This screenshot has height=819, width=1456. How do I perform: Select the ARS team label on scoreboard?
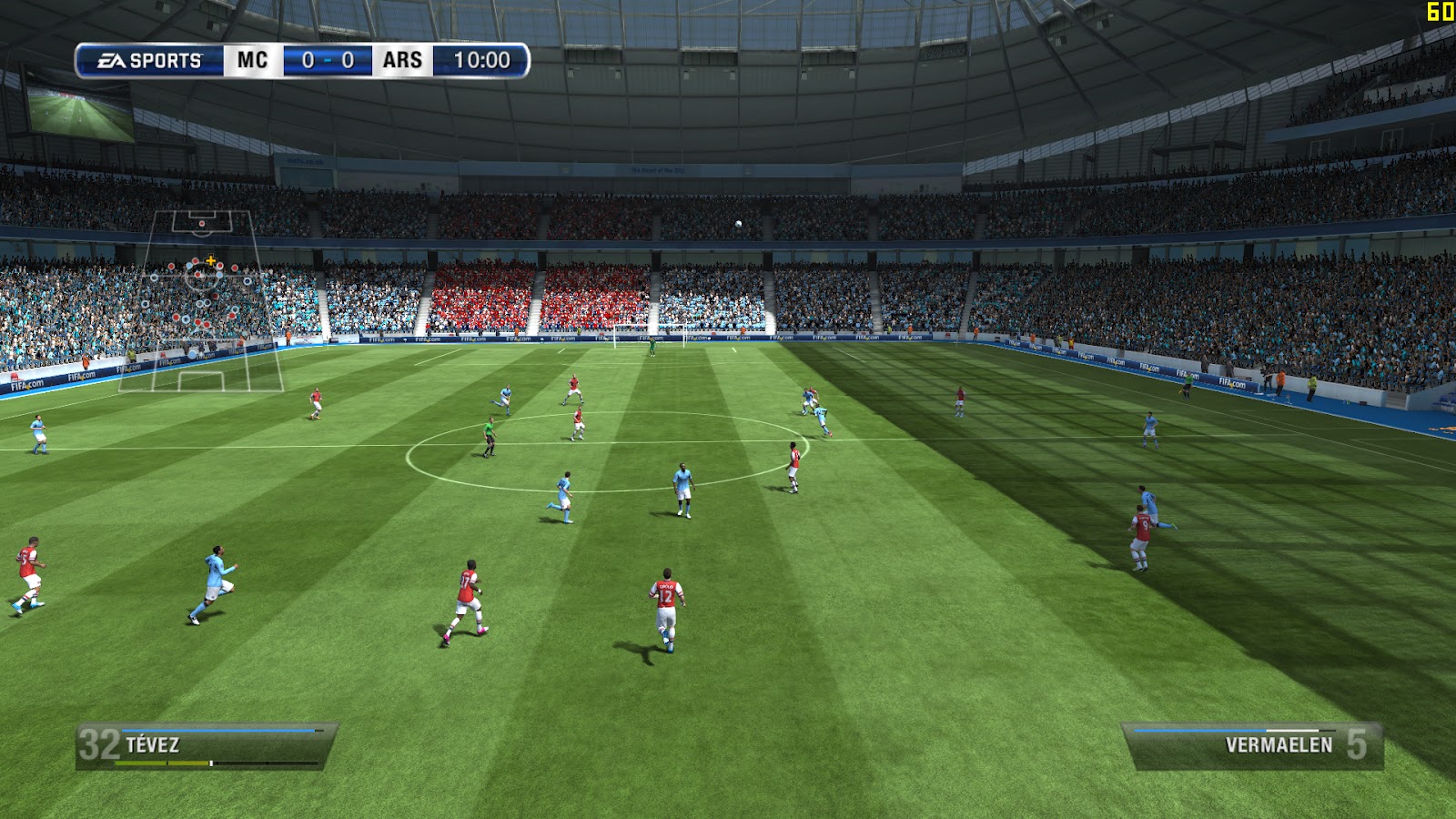coord(400,60)
